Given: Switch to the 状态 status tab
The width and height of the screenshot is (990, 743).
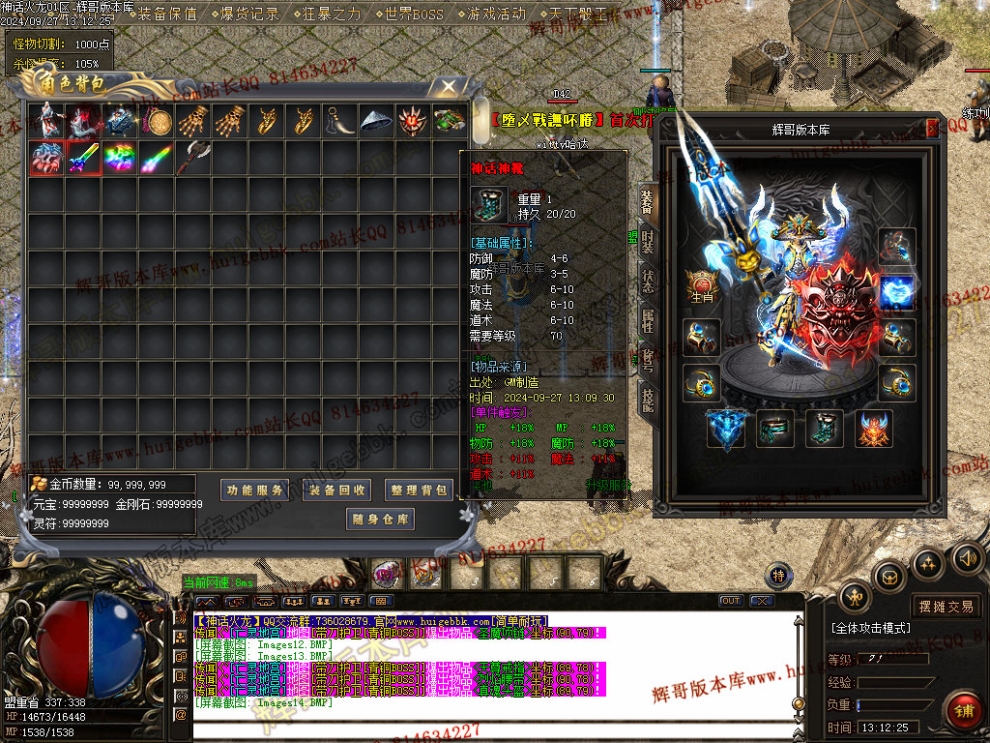Looking at the screenshot, I should [x=647, y=281].
